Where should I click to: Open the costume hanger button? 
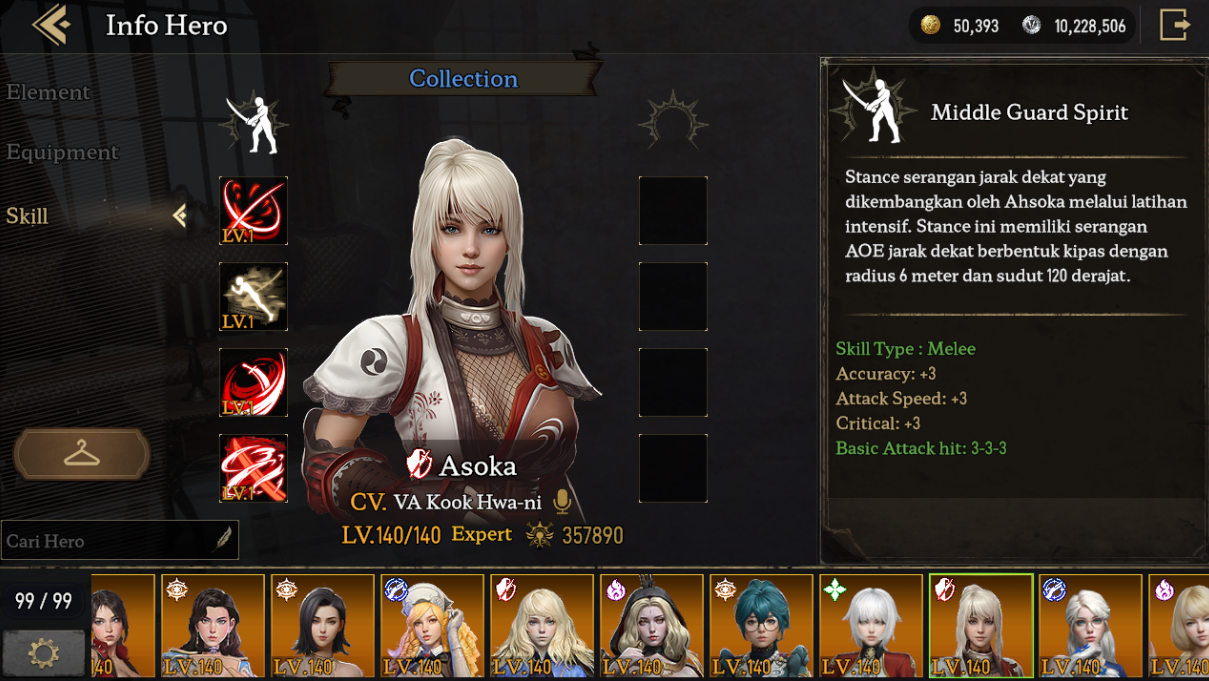pos(82,455)
